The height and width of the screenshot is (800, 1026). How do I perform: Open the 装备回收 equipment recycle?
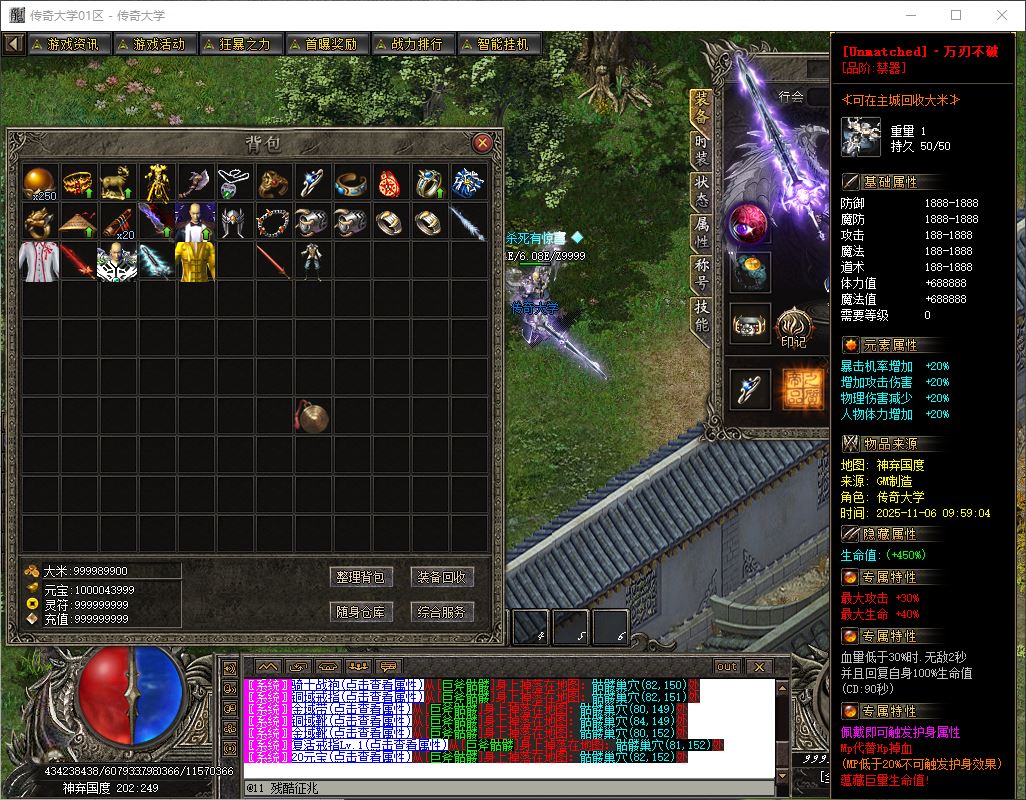(x=441, y=577)
